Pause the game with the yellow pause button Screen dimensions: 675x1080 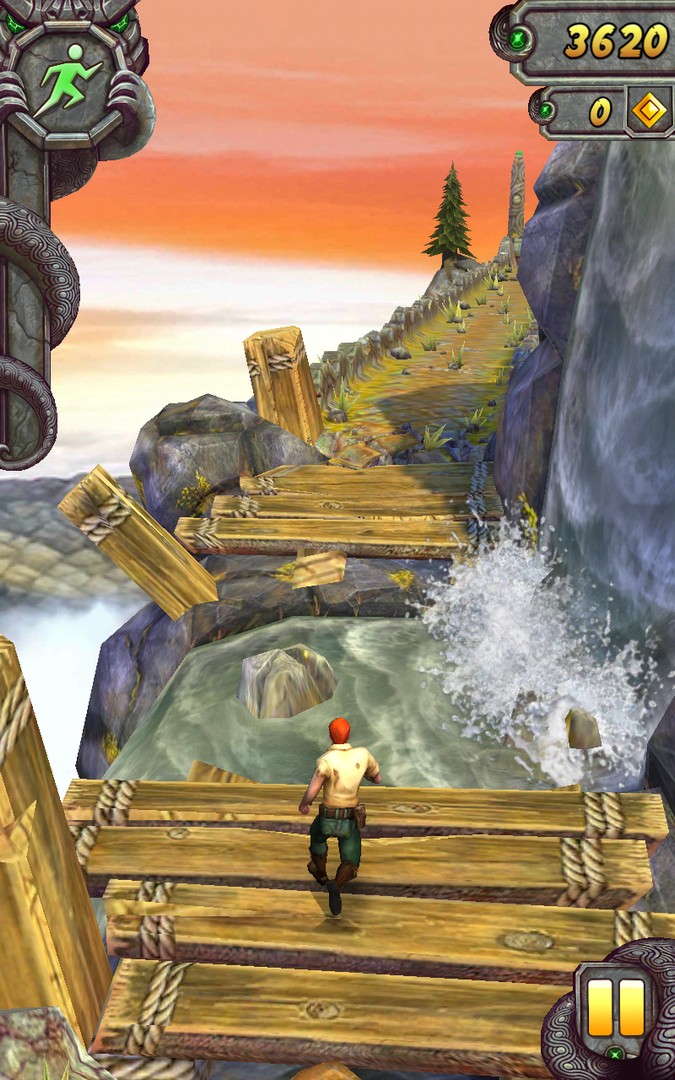tap(615, 1006)
